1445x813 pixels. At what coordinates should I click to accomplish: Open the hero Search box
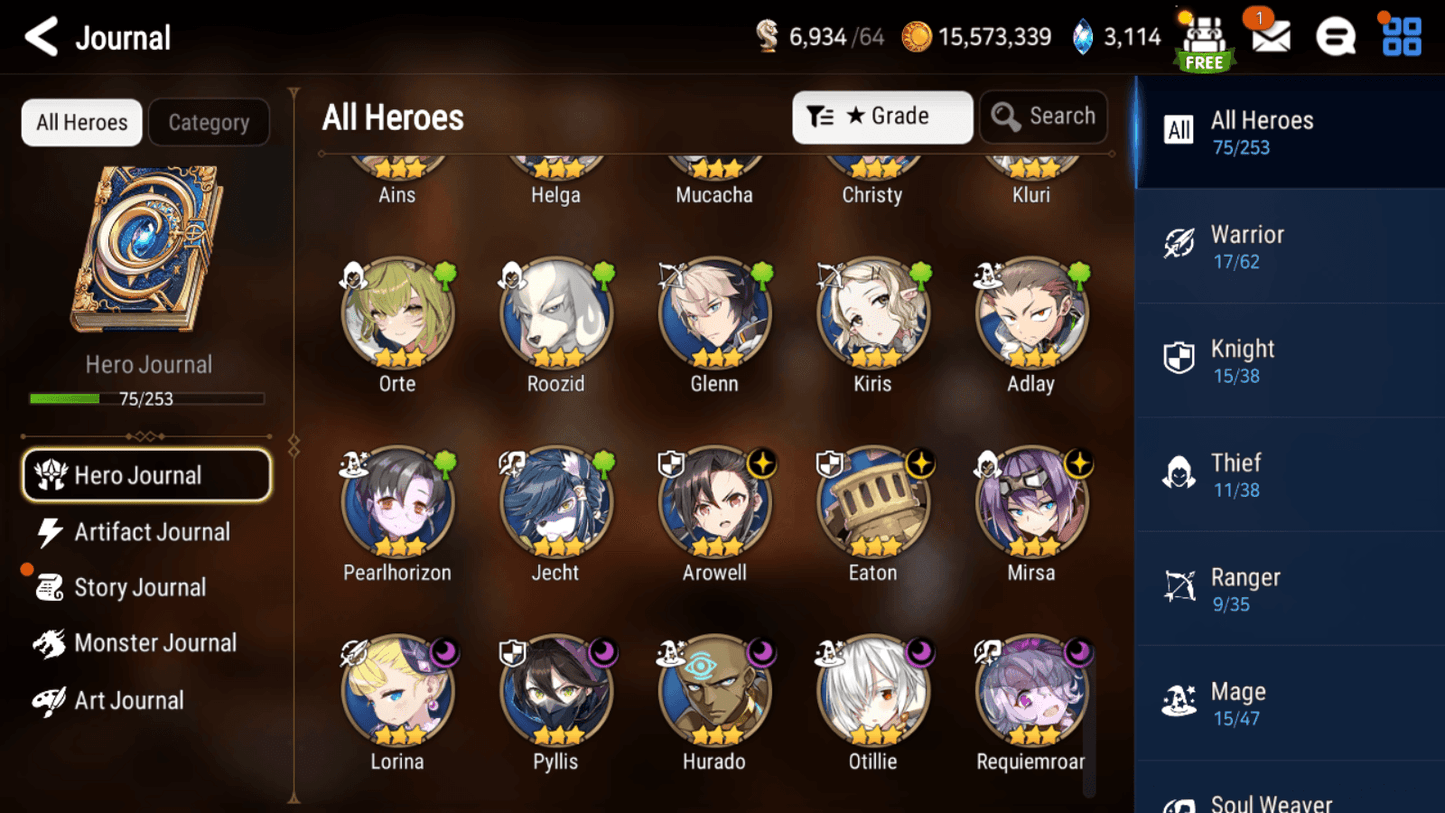tap(1043, 117)
